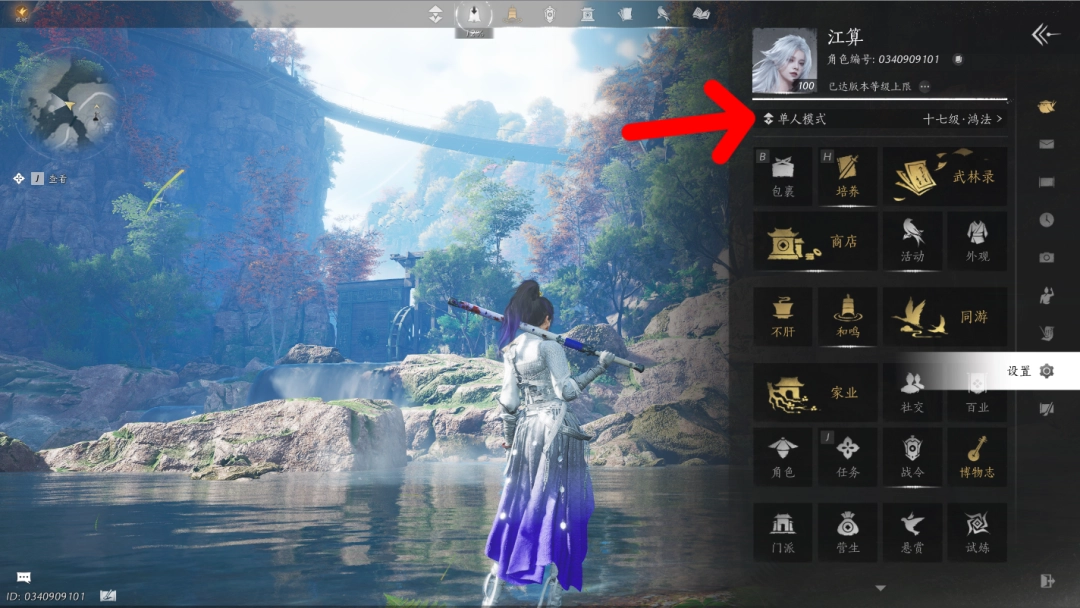
Task: Open the 活动 events tile
Action: click(911, 241)
